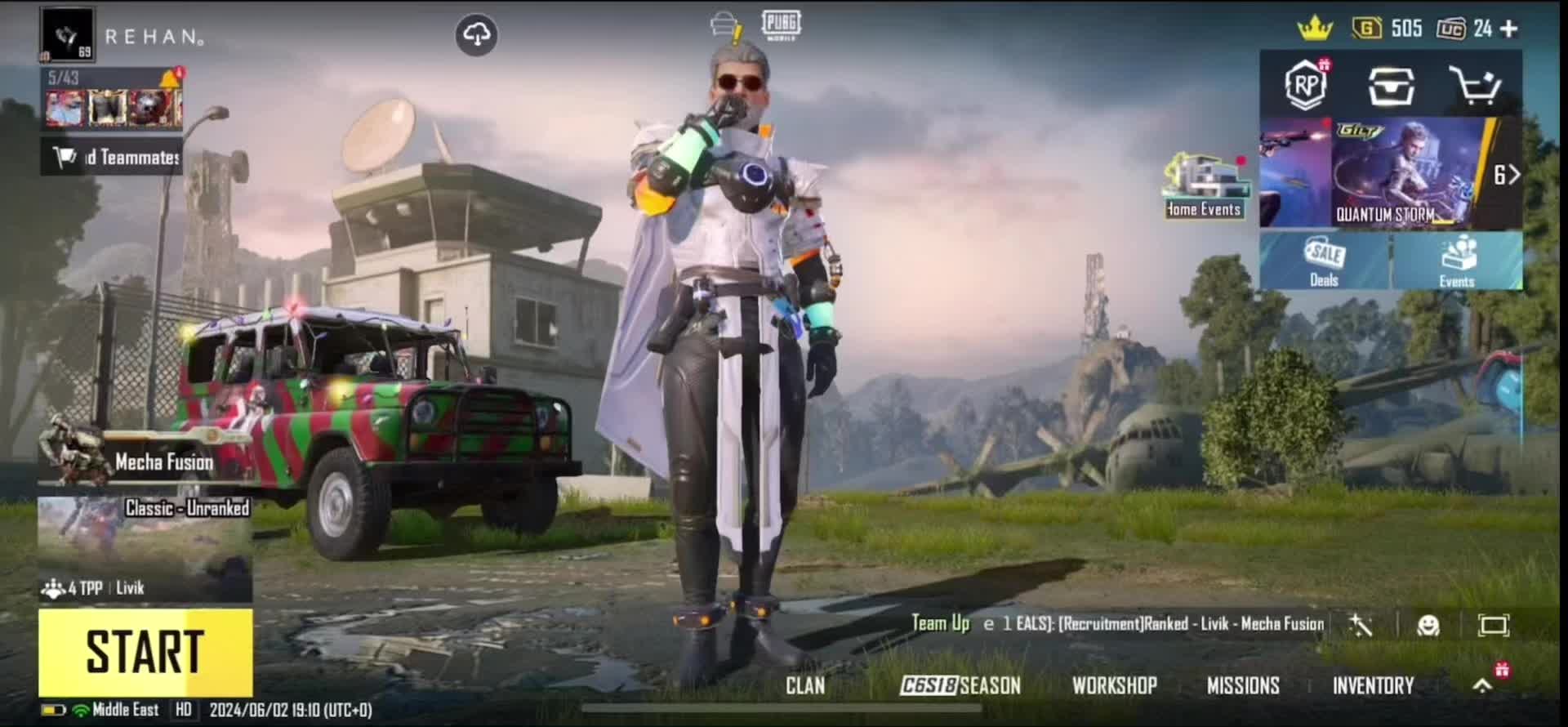
Task: Open the crate supply icon
Action: pos(1391,86)
